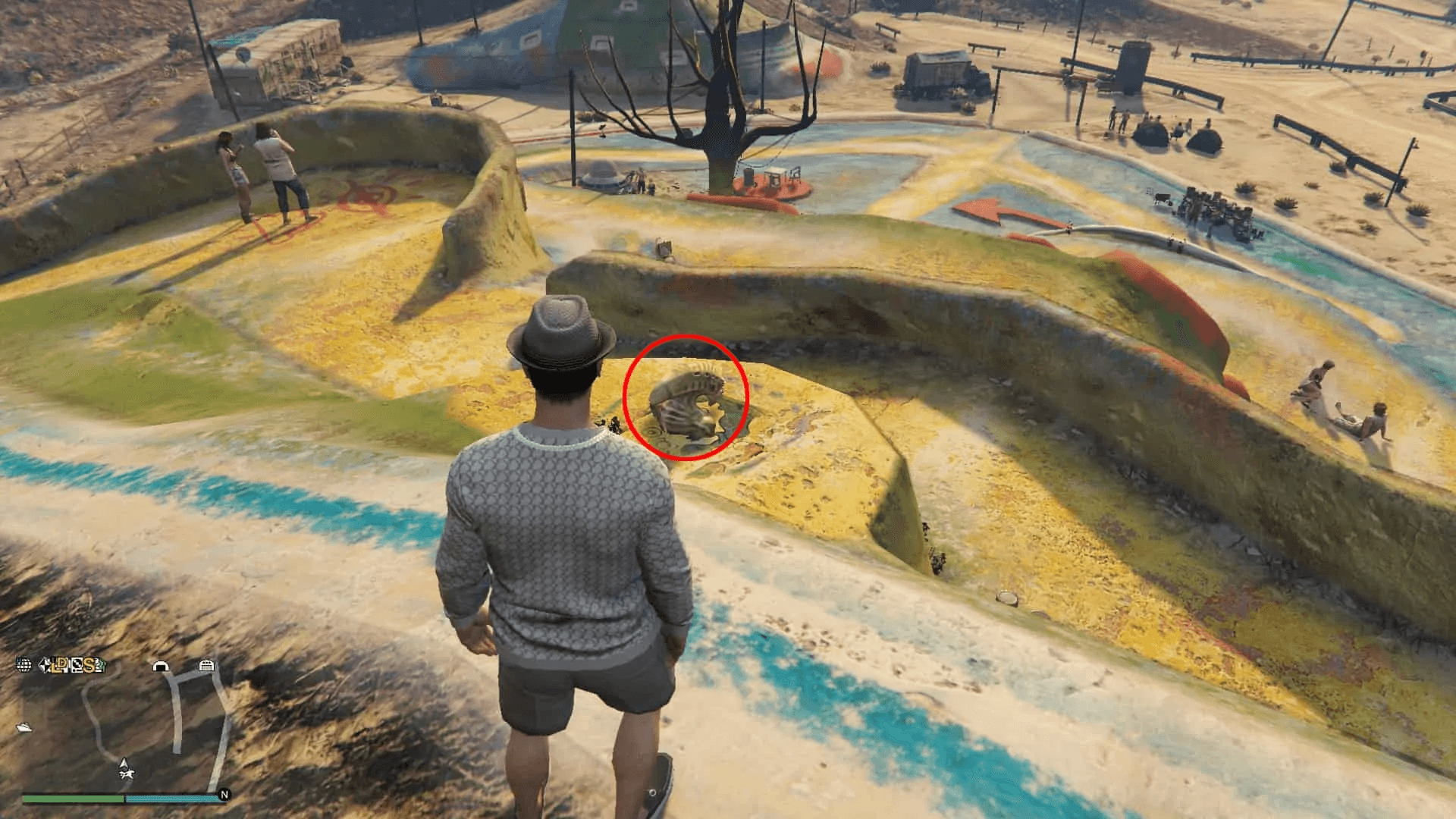
Task: Click the garage door blip on the minimap
Action: pos(206,666)
